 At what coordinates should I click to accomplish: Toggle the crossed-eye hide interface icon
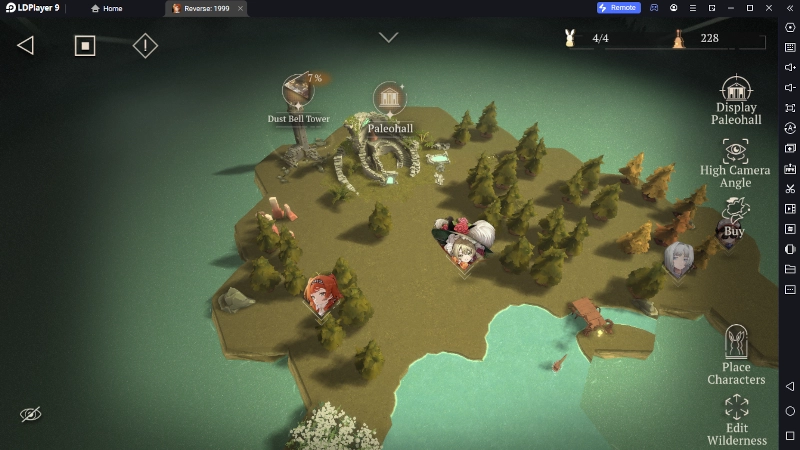(31, 414)
